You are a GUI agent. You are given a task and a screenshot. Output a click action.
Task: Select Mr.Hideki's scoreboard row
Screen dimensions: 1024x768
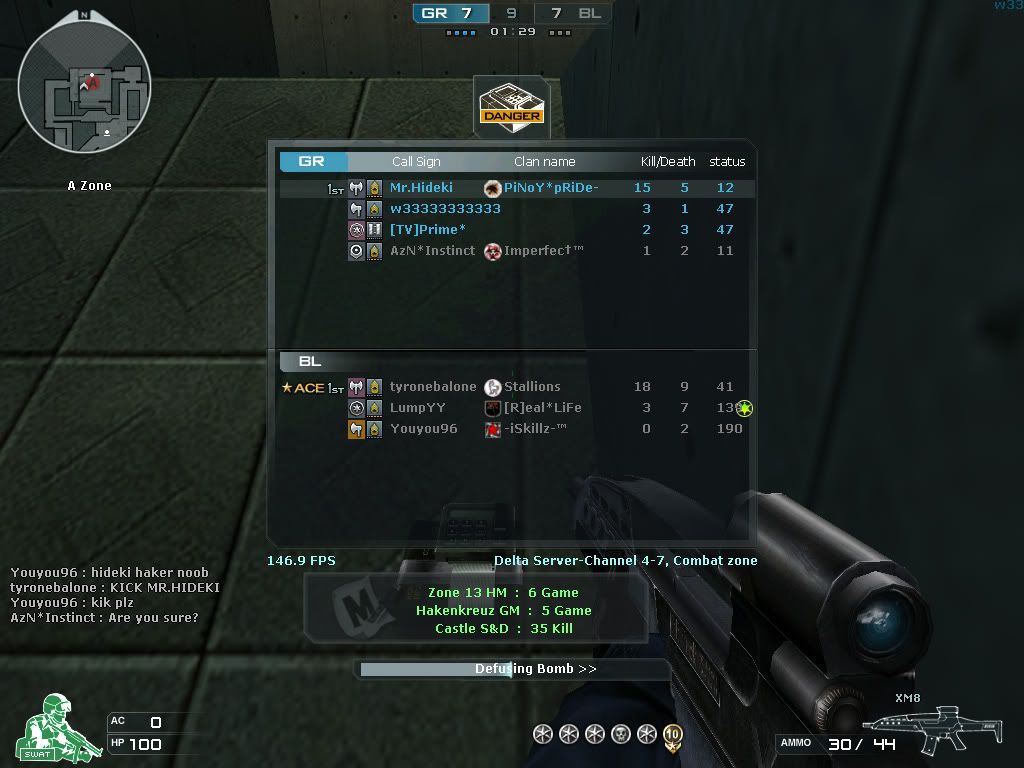pos(421,188)
